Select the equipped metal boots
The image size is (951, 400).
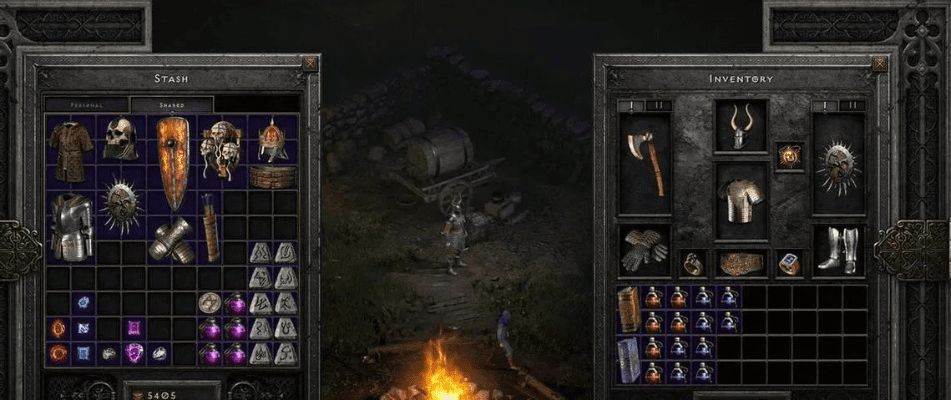838,249
